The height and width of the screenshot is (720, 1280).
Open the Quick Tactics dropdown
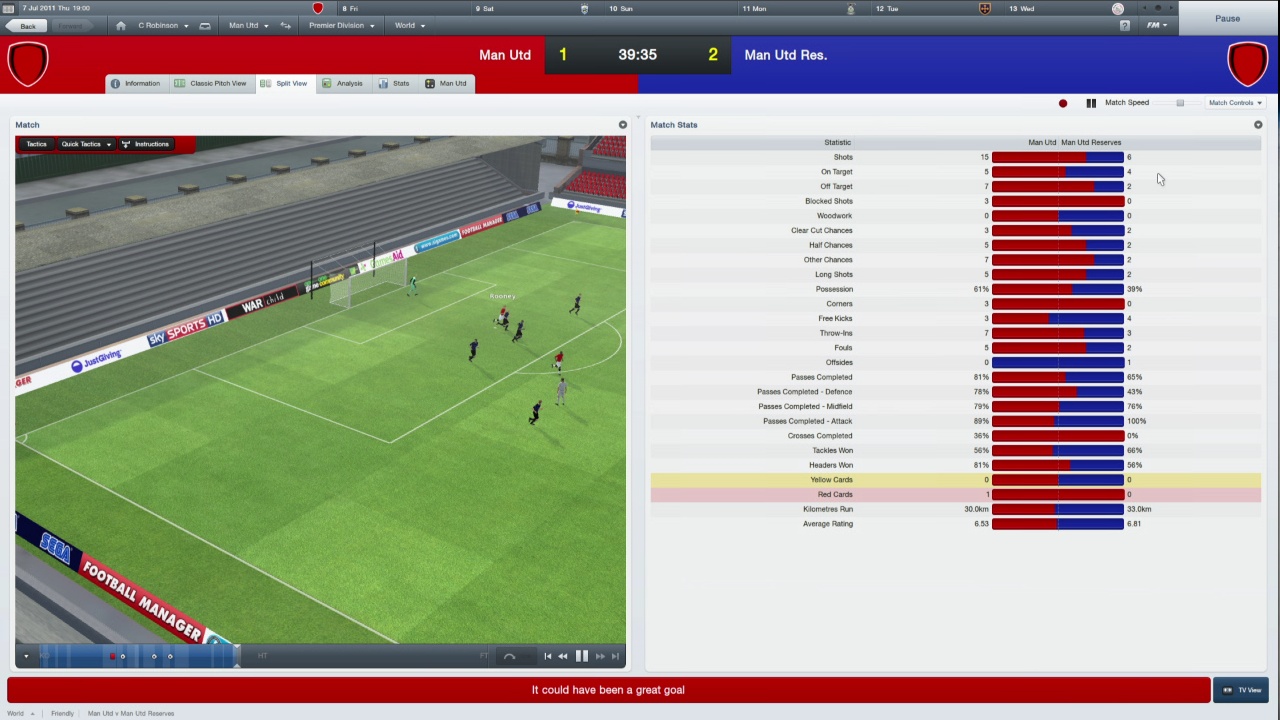pyautogui.click(x=84, y=143)
